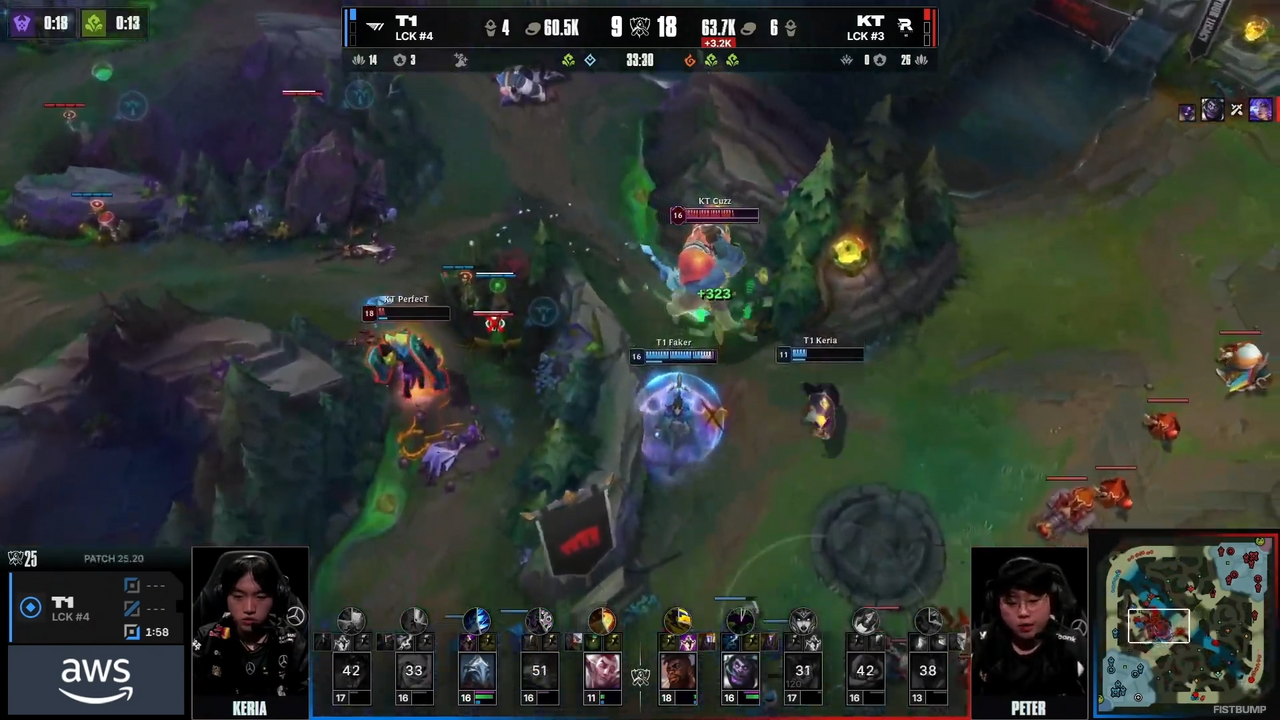Click the PATCH 25.20 label
This screenshot has height=720, width=1280.
[113, 558]
